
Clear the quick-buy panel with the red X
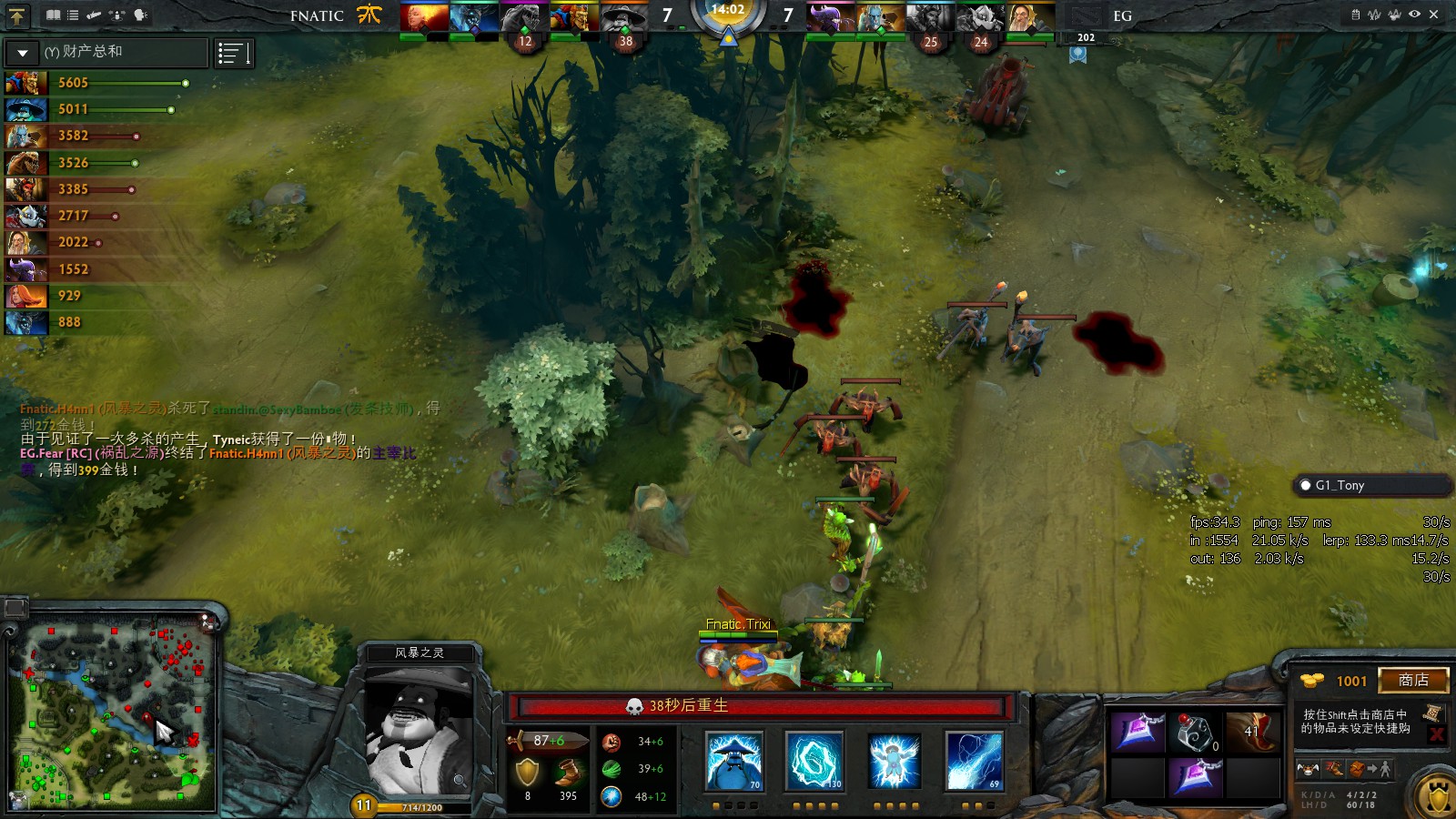click(1437, 734)
